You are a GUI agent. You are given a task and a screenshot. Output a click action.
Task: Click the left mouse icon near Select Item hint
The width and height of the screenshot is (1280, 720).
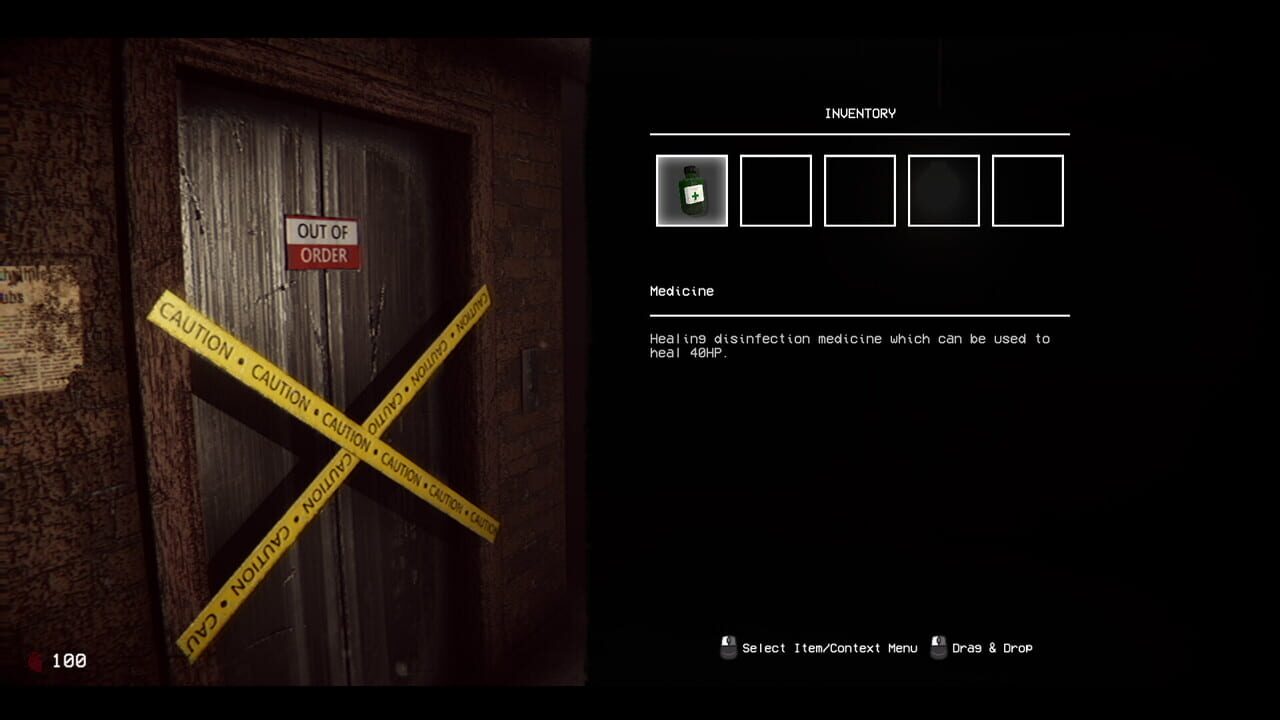[x=725, y=647]
